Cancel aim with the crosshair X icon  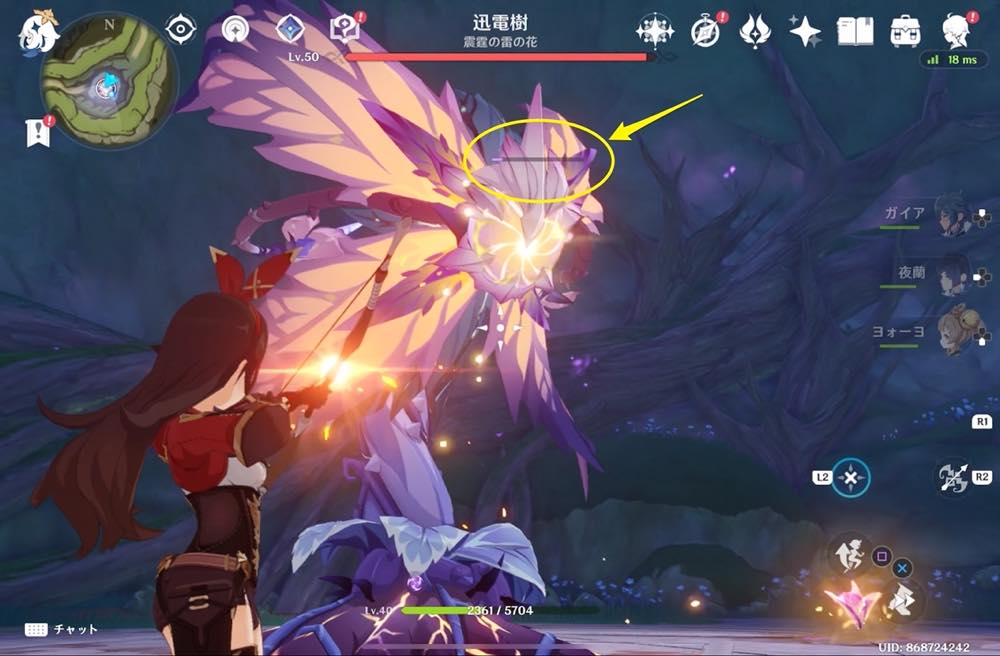click(x=850, y=477)
